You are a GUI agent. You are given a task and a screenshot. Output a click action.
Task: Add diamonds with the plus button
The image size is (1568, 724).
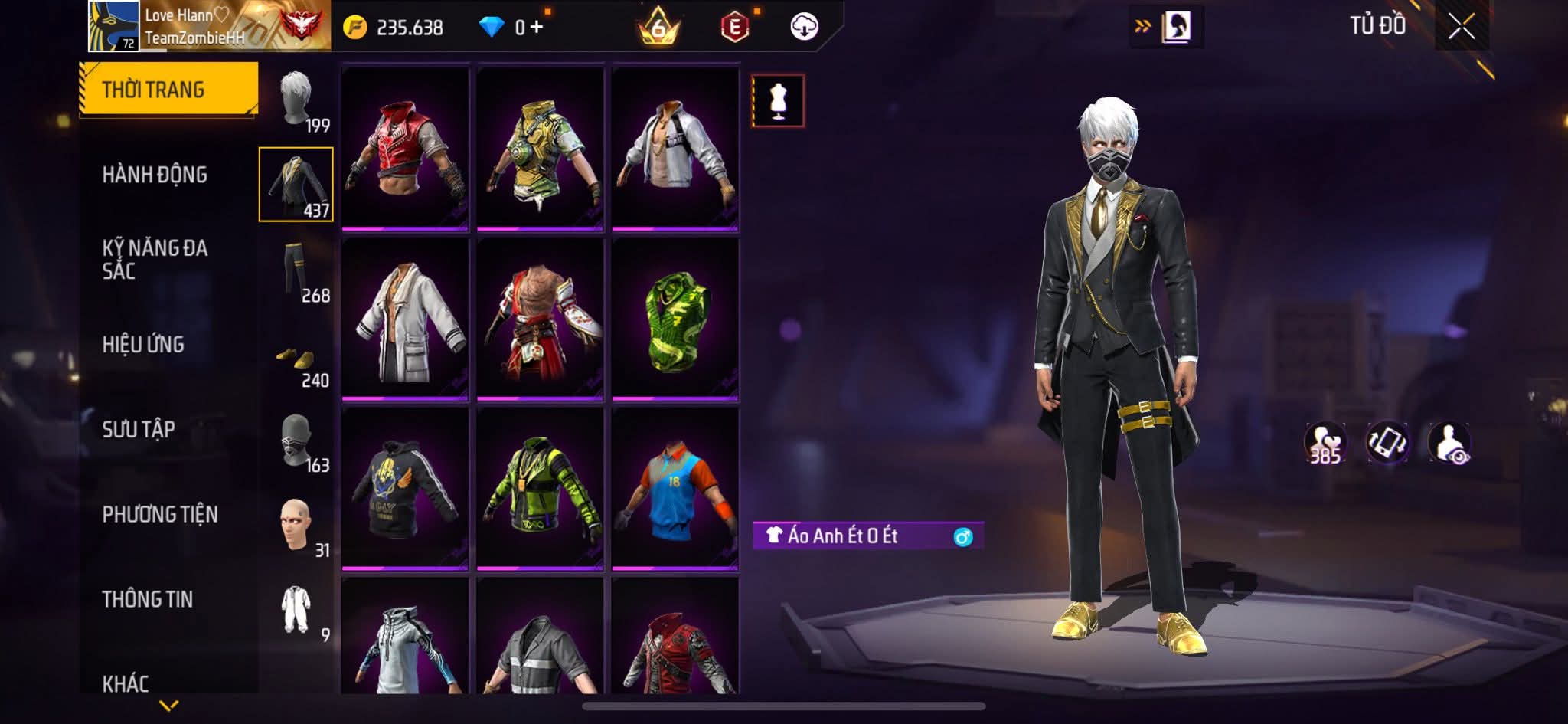[536, 28]
